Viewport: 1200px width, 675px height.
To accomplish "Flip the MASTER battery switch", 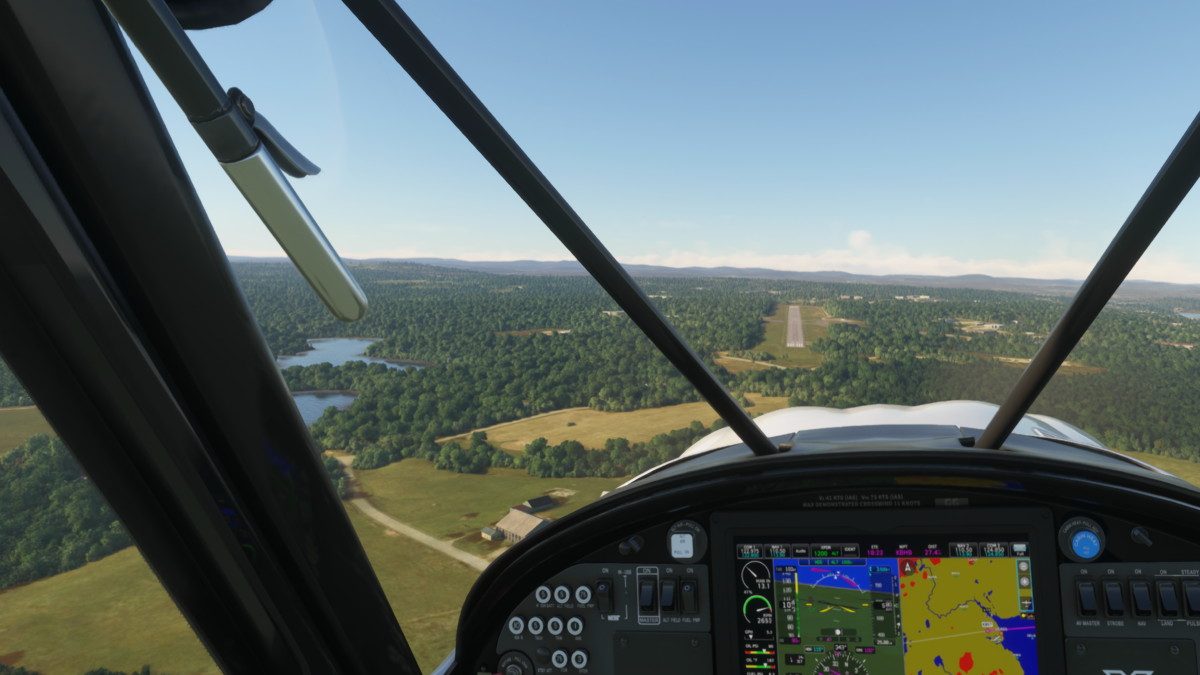I will click(x=648, y=595).
